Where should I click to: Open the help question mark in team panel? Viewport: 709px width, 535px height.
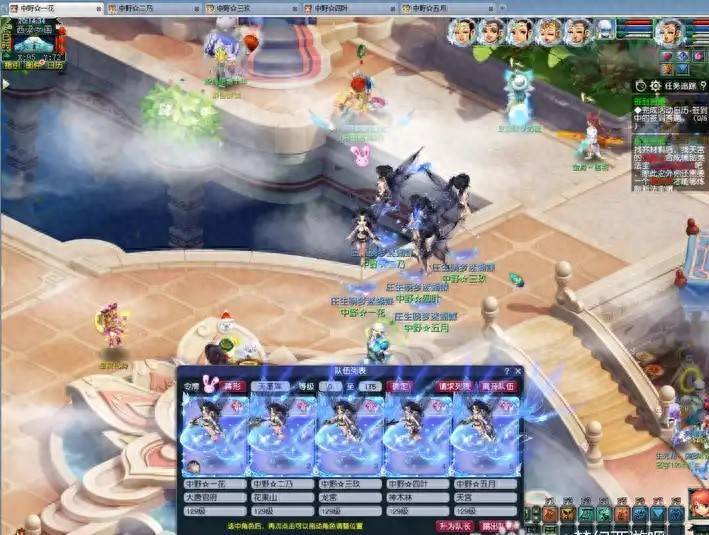tap(505, 371)
